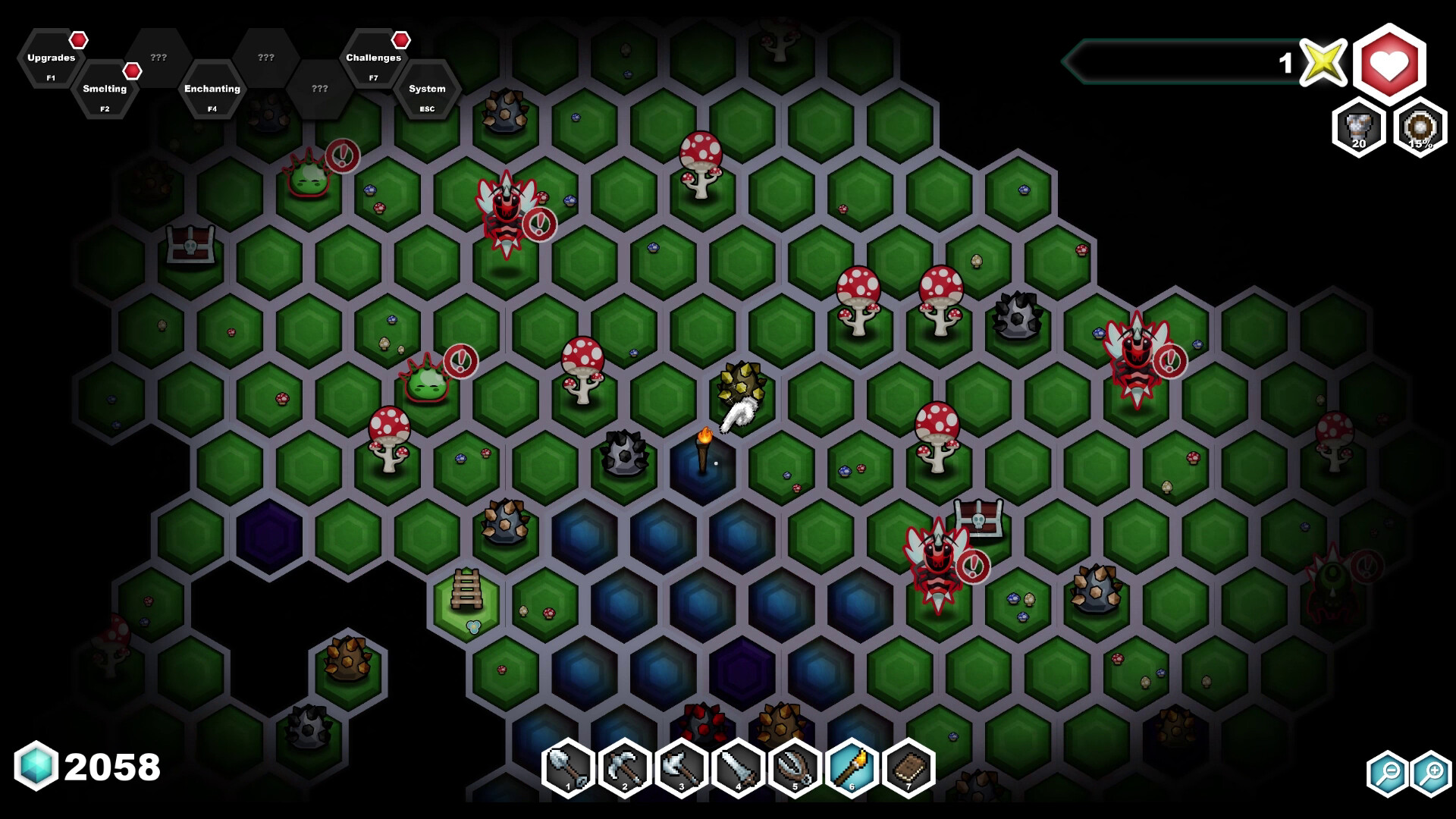Select the sword in hotbar slot 4

(x=738, y=768)
